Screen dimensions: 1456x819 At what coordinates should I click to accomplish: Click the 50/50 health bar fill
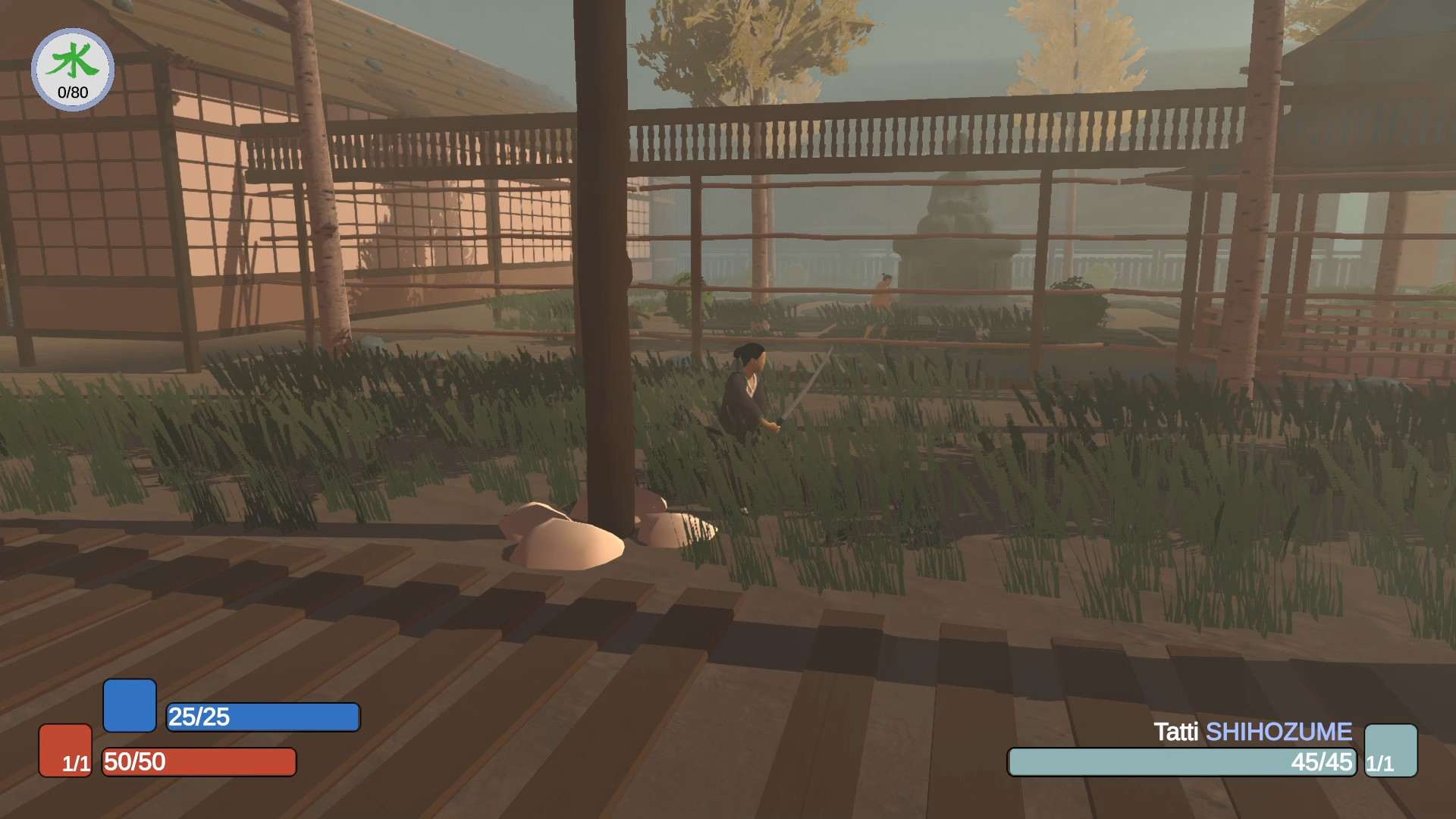(x=199, y=761)
